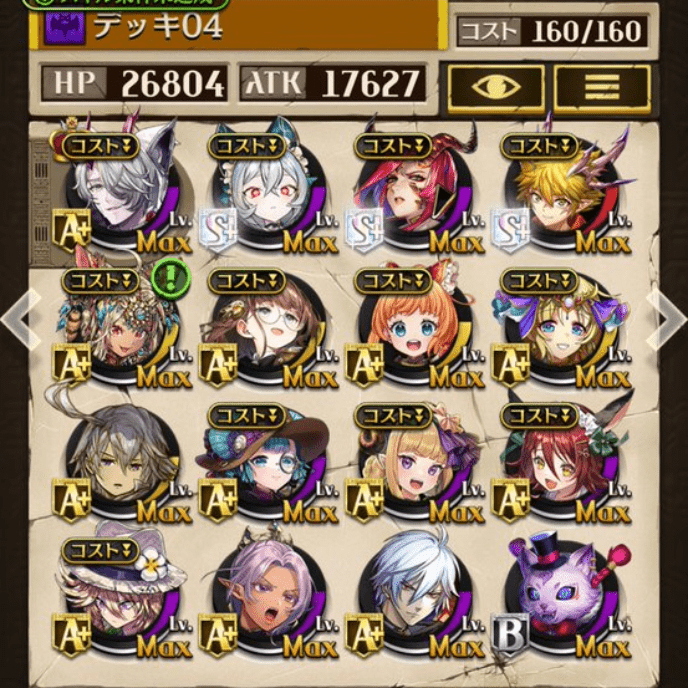Open the three-line list menu button
Screen dimensions: 688x688
(601, 87)
